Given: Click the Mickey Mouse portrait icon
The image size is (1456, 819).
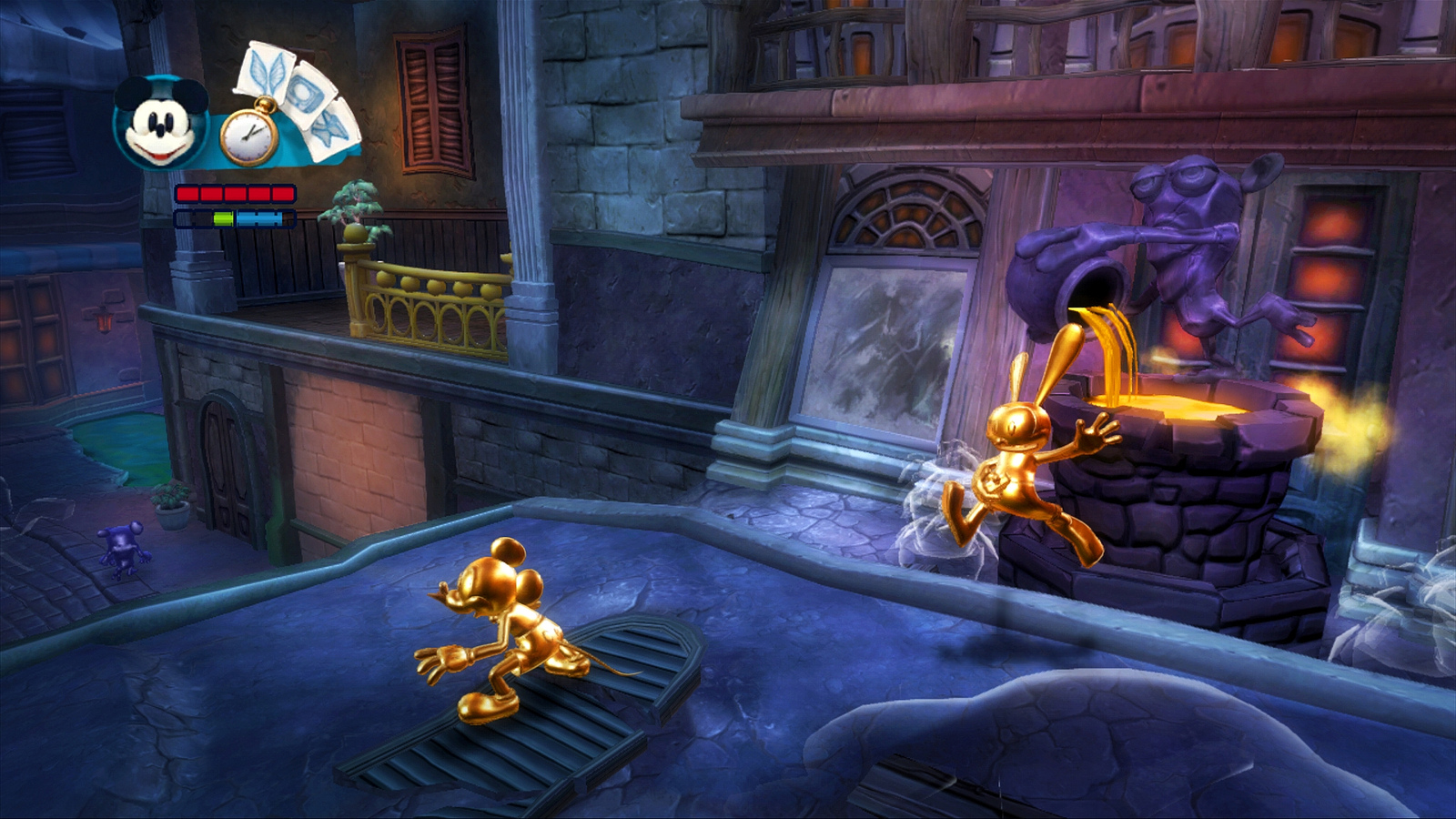Looking at the screenshot, I should point(160,123).
